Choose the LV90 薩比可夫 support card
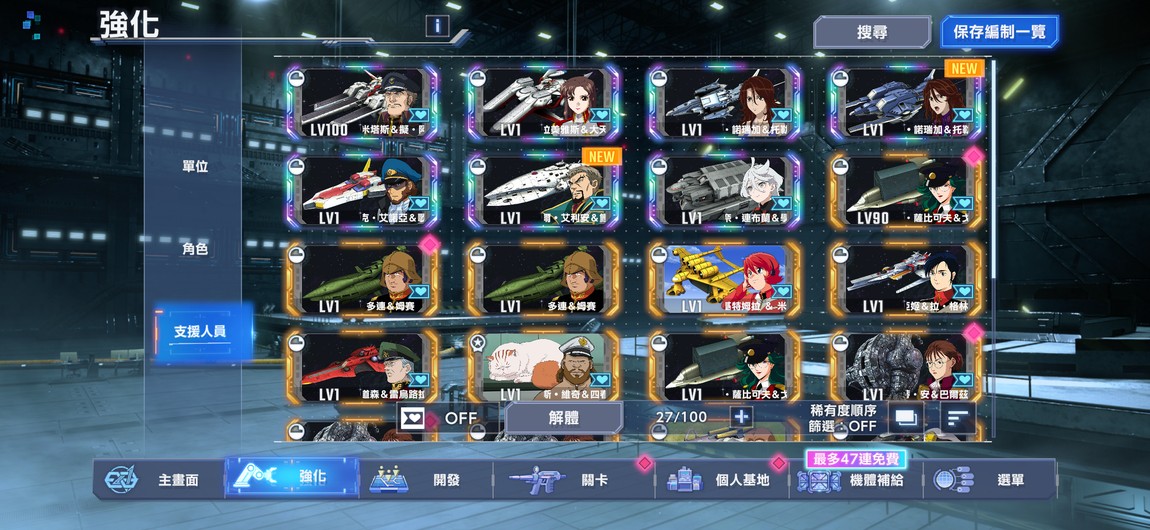This screenshot has height=530, width=1150. tap(906, 191)
